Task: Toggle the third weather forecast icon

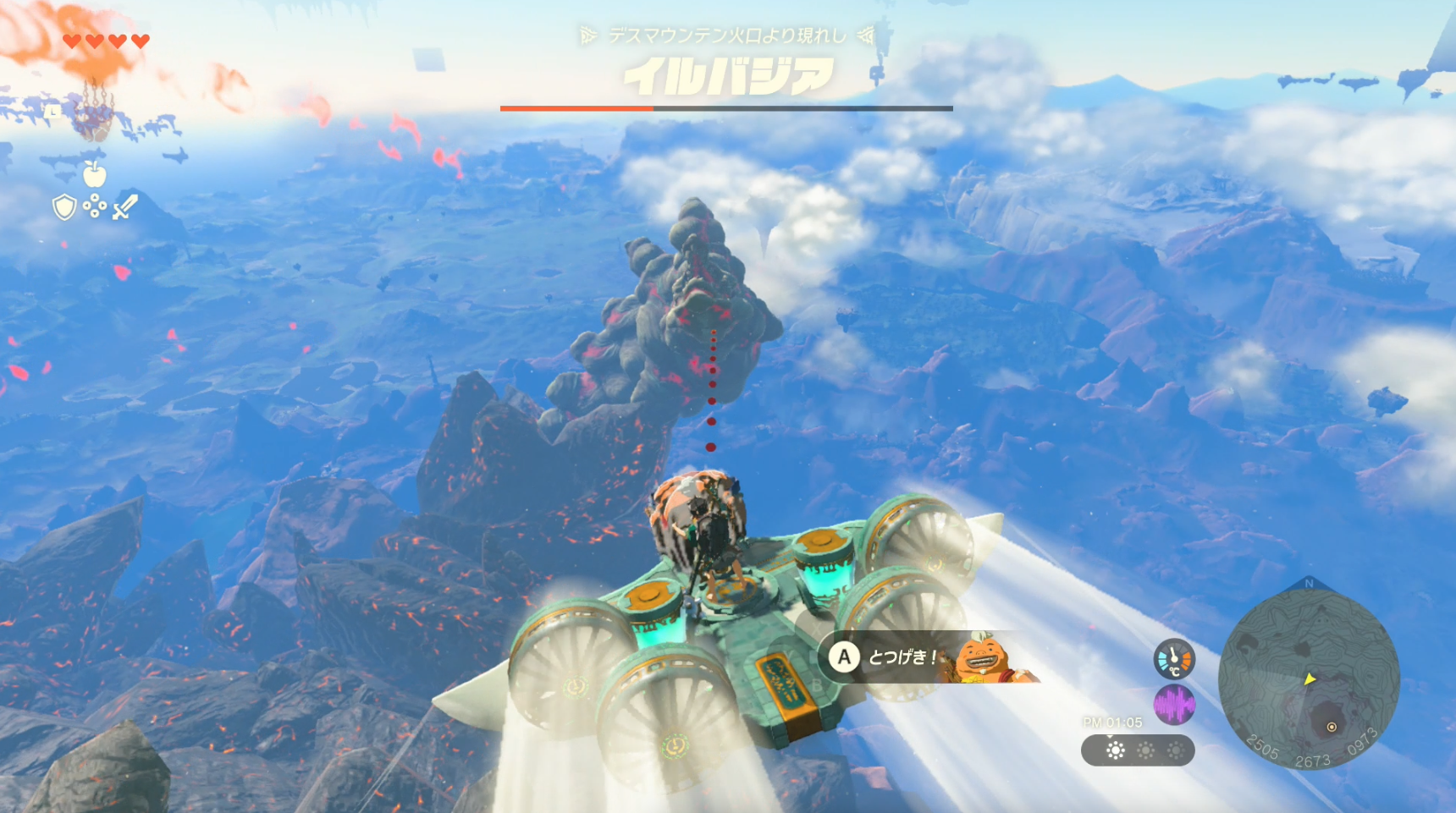Action: click(1177, 750)
